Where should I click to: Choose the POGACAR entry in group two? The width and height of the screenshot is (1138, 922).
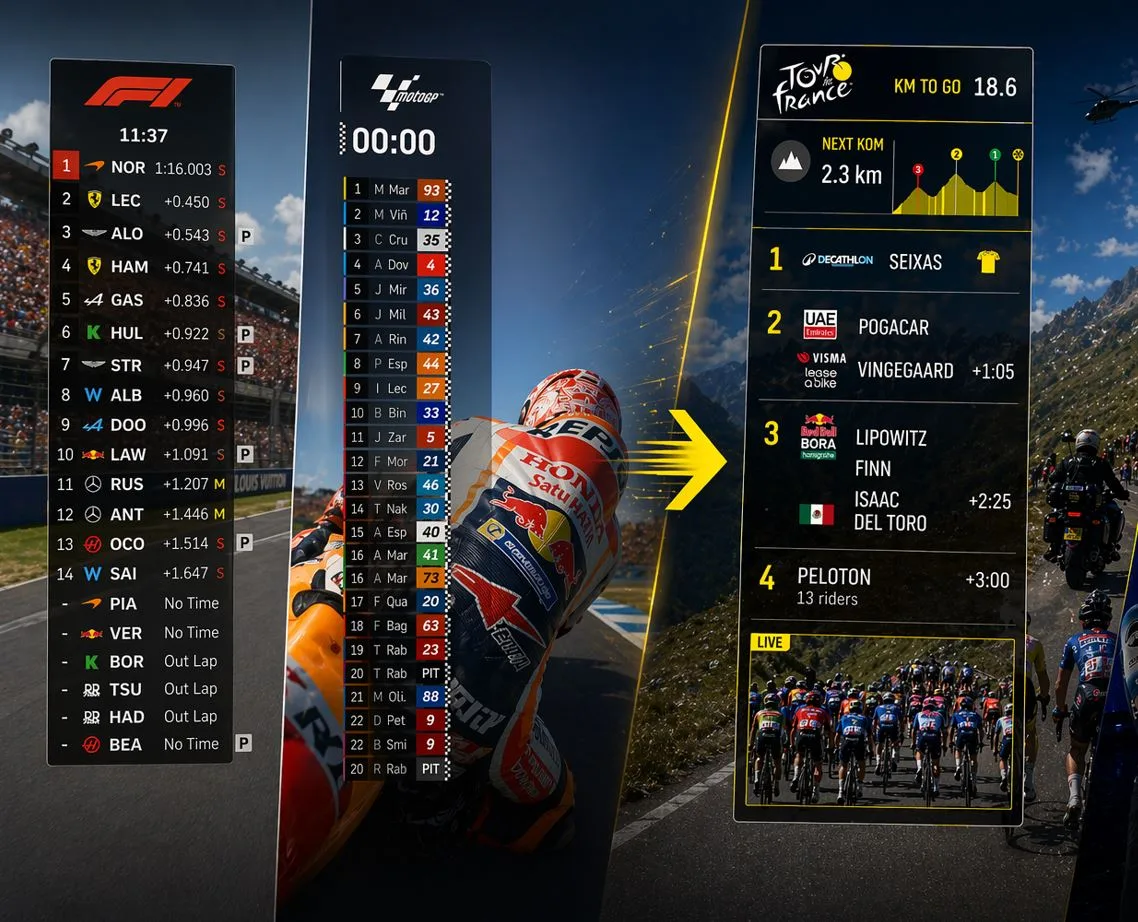(893, 327)
